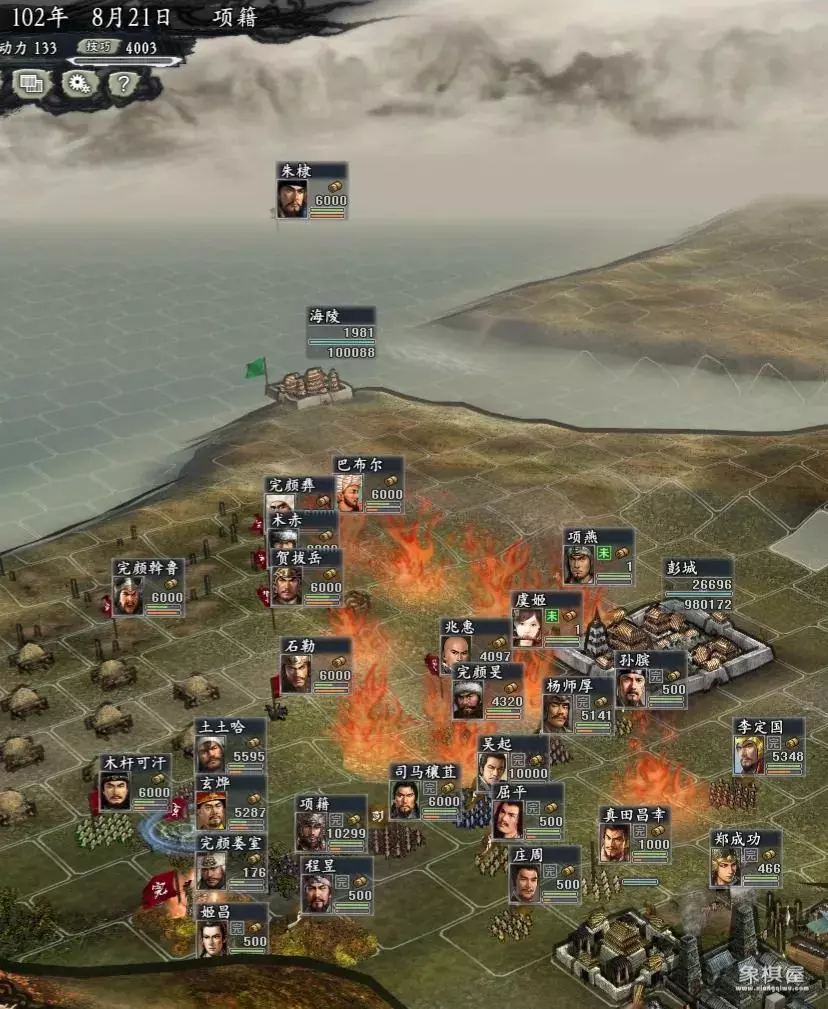This screenshot has width=828, height=1009.
Task: Select the 技巧 technique label
Action: [x=96, y=47]
